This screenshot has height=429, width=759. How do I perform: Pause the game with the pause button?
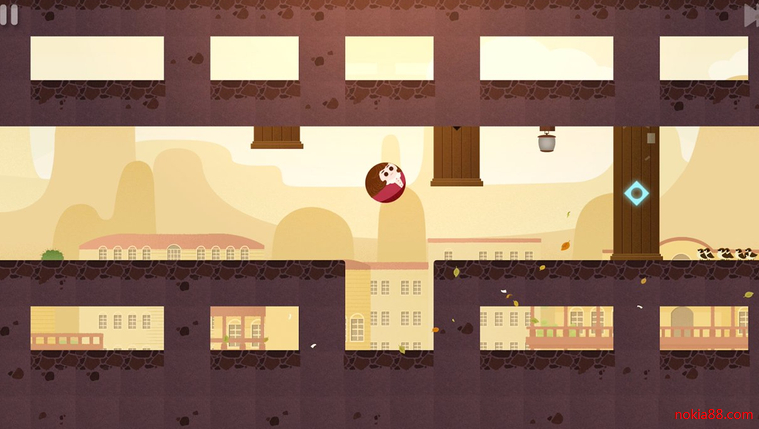9,14
